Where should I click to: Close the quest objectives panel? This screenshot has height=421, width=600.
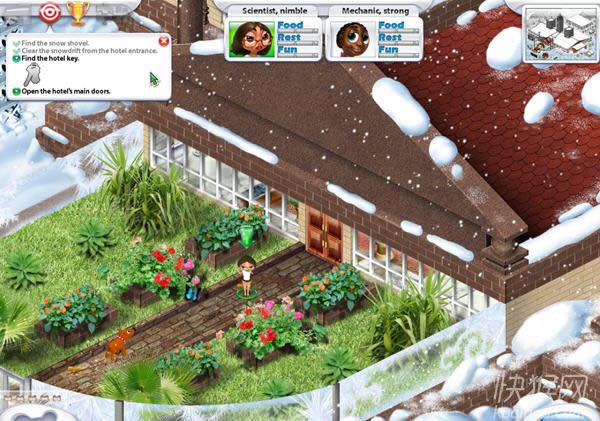click(164, 41)
